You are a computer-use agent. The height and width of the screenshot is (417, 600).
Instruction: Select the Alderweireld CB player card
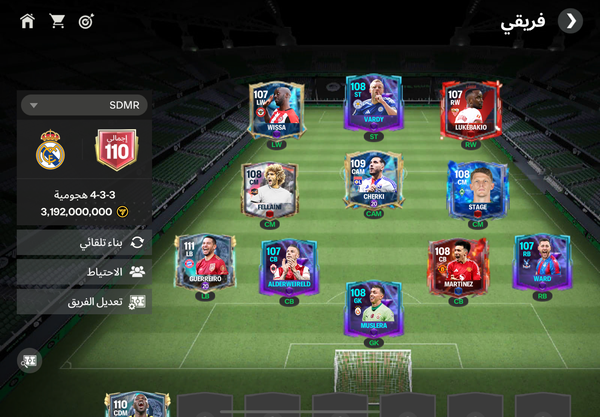(289, 266)
